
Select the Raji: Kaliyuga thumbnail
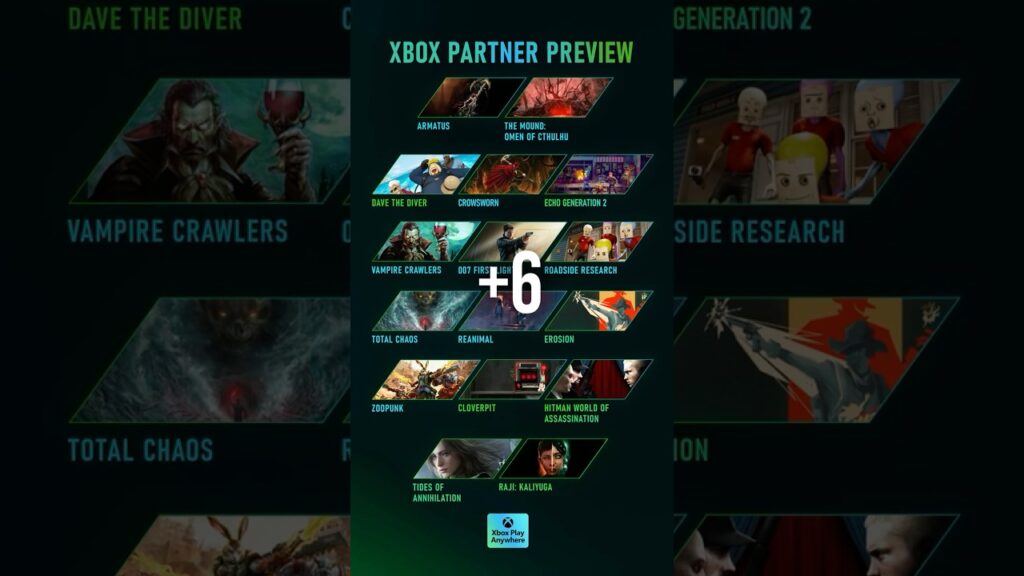554,458
